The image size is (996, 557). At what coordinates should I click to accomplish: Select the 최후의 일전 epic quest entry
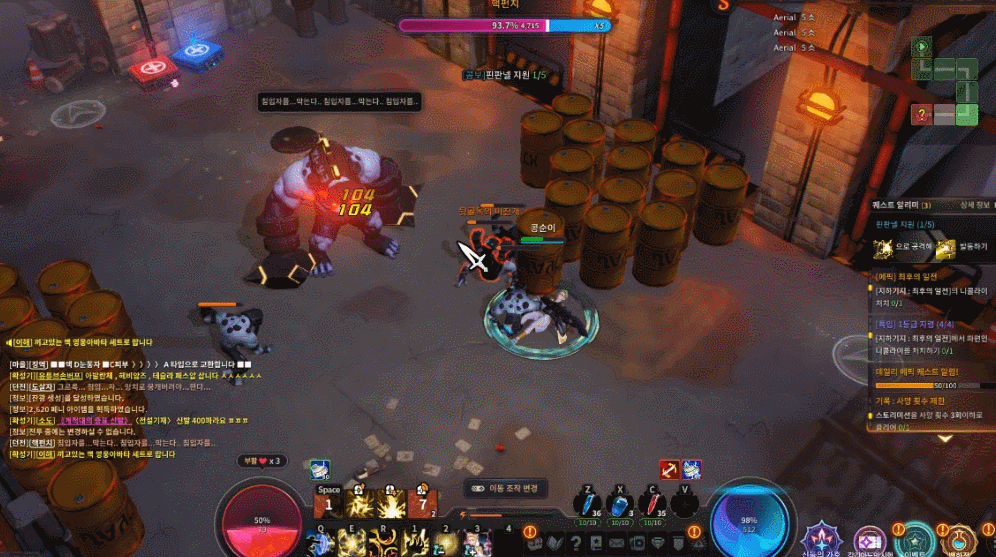[920, 276]
